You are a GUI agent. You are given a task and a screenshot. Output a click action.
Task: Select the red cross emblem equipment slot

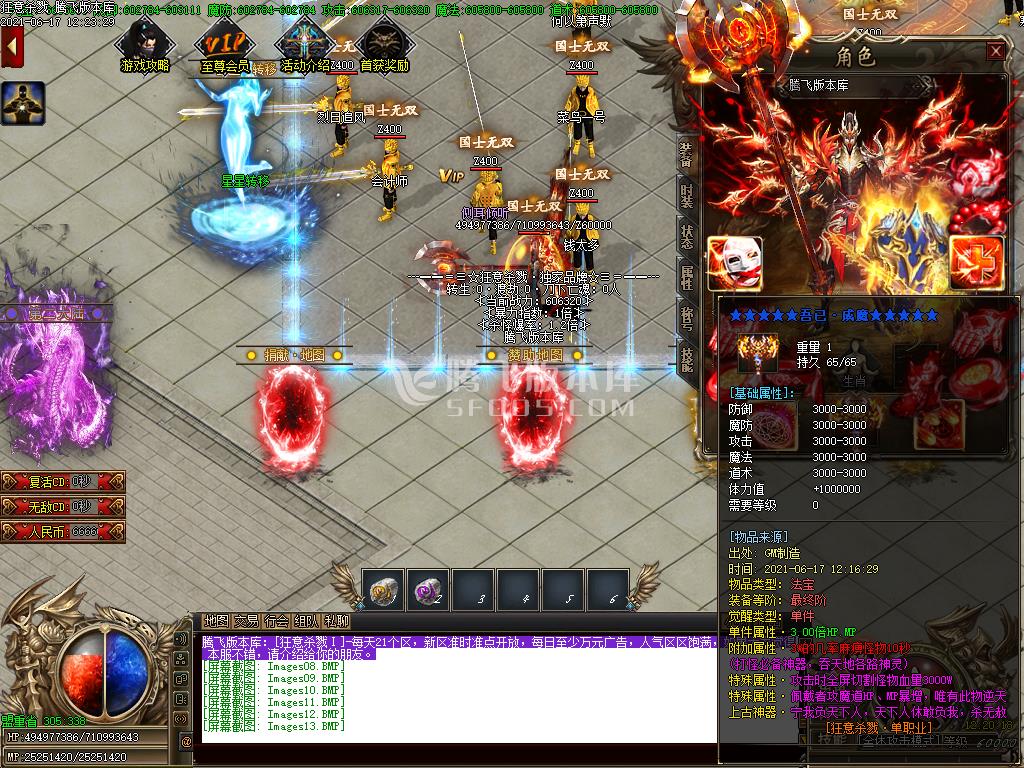[x=976, y=262]
